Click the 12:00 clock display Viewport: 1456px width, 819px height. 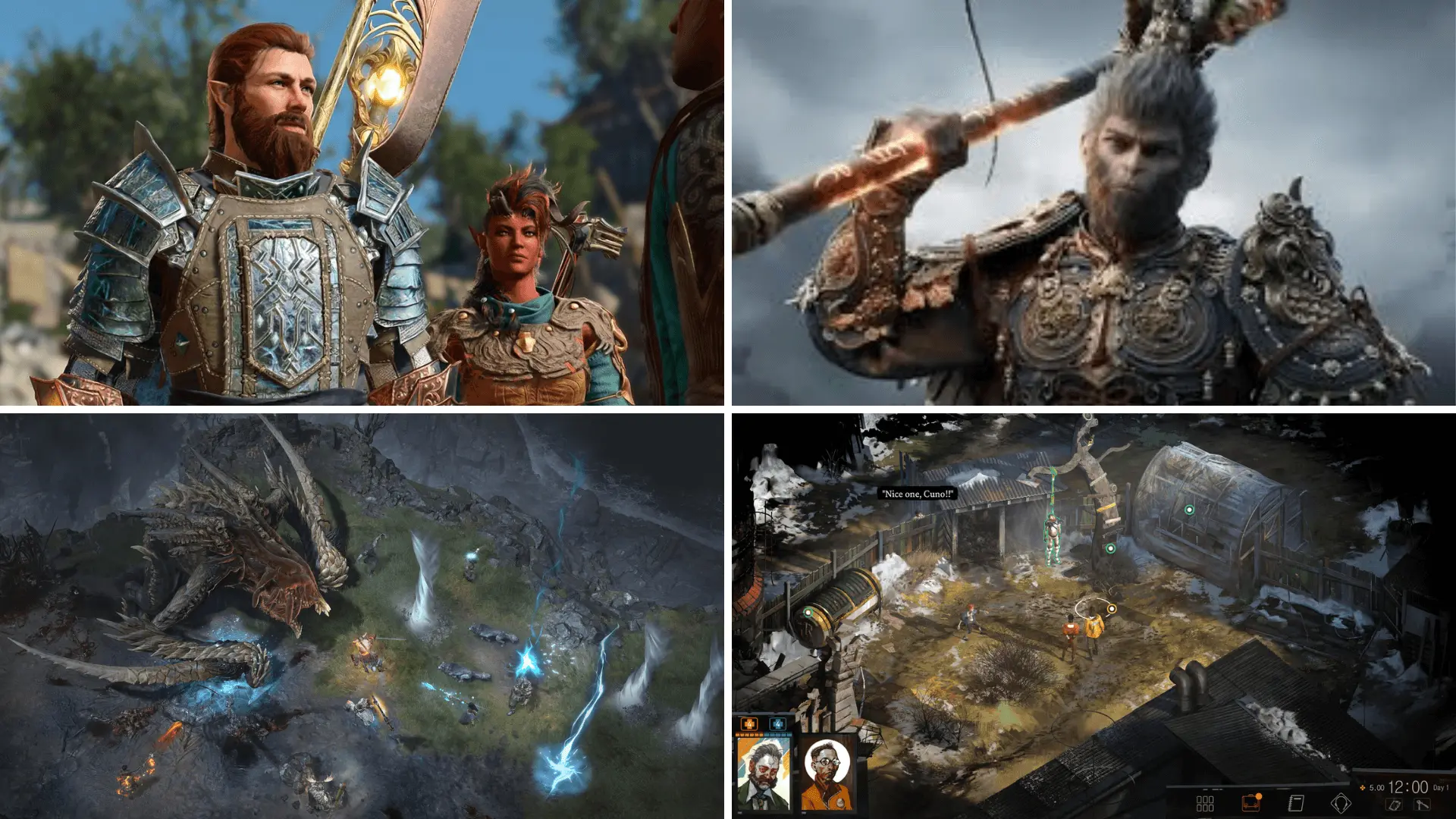pyautogui.click(x=1408, y=786)
